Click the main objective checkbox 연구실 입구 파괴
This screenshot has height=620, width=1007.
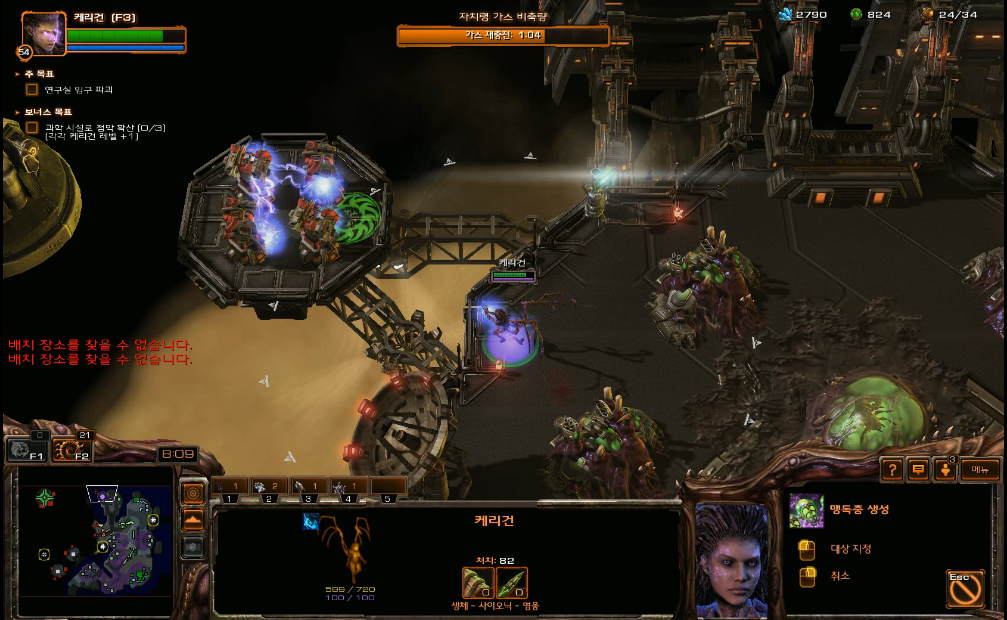(x=32, y=90)
